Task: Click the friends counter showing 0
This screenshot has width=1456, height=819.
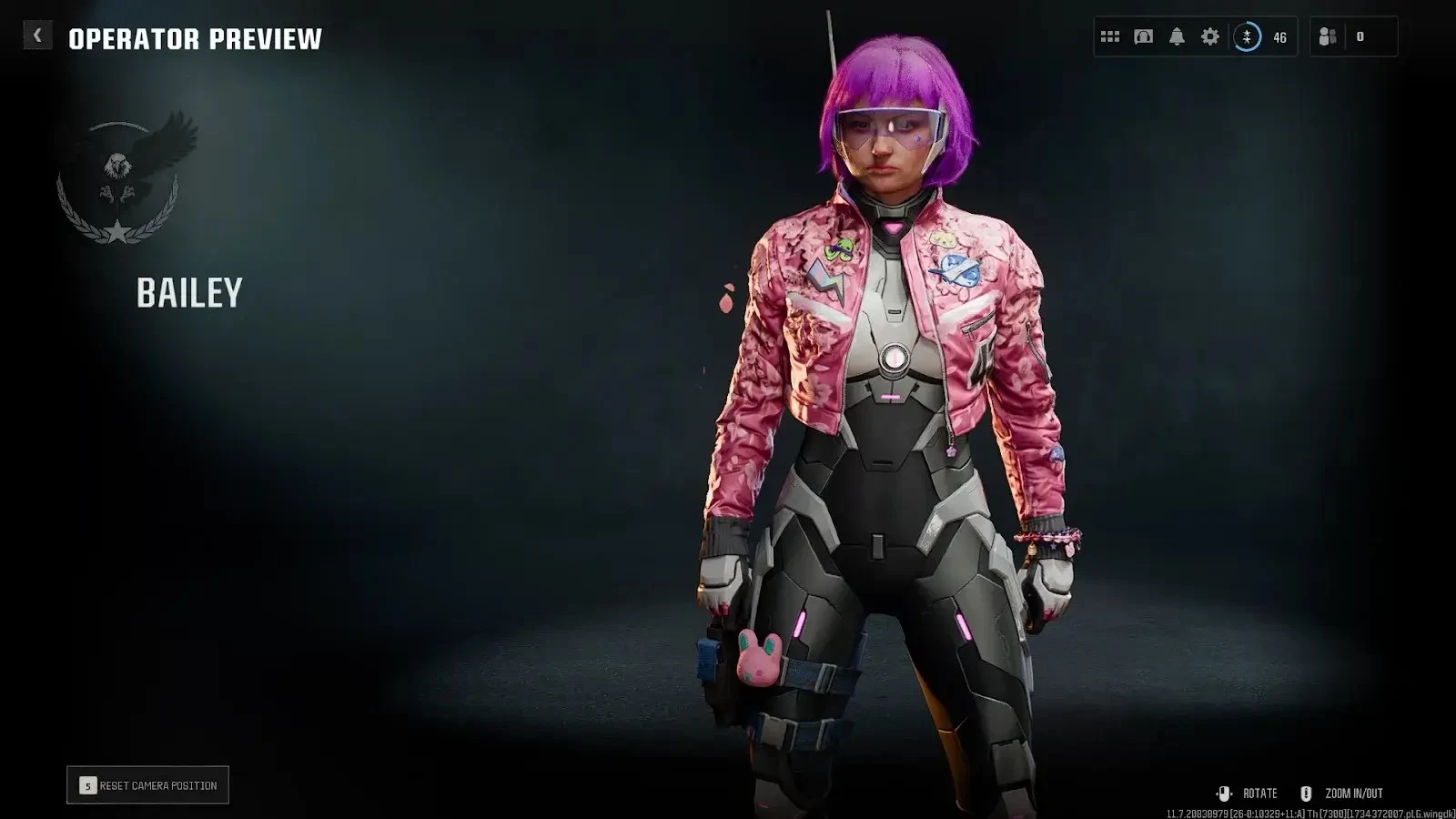Action: pyautogui.click(x=1361, y=37)
